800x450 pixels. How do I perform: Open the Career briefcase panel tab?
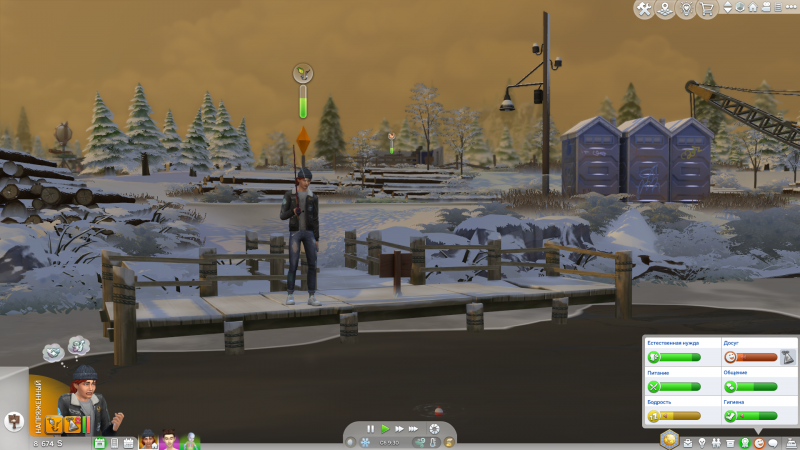(687, 442)
